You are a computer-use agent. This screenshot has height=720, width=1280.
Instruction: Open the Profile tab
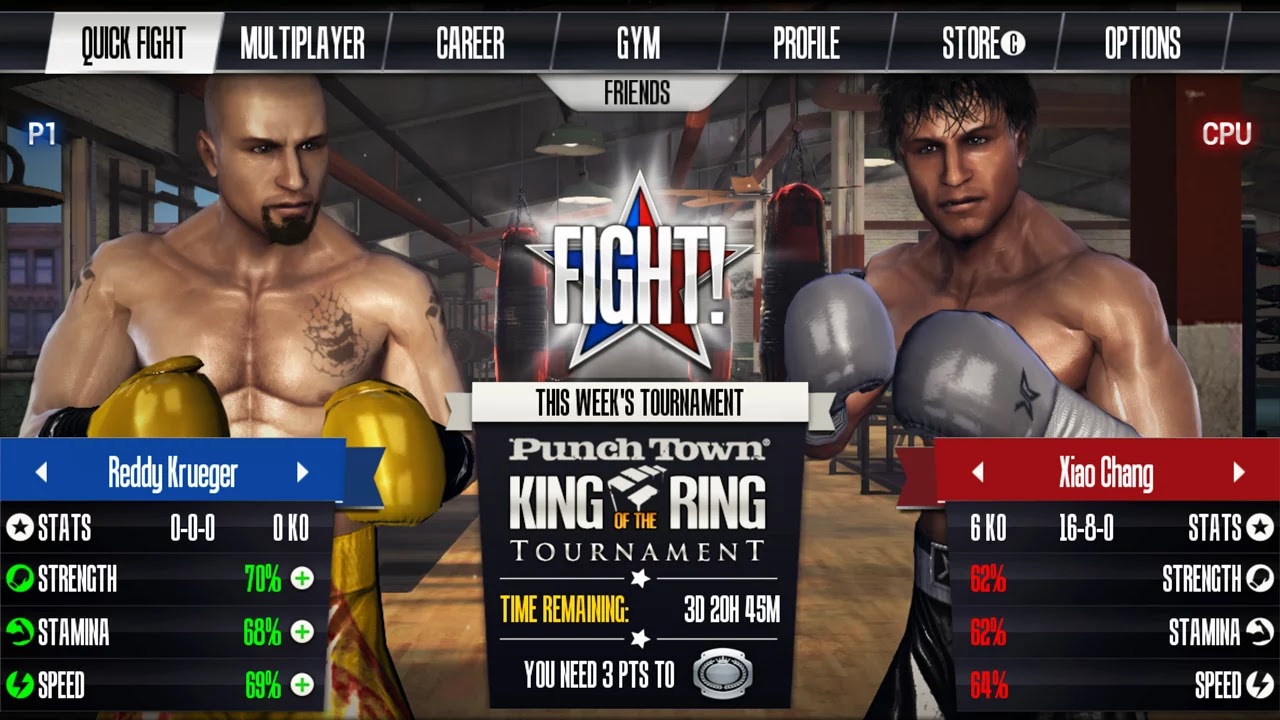[806, 43]
